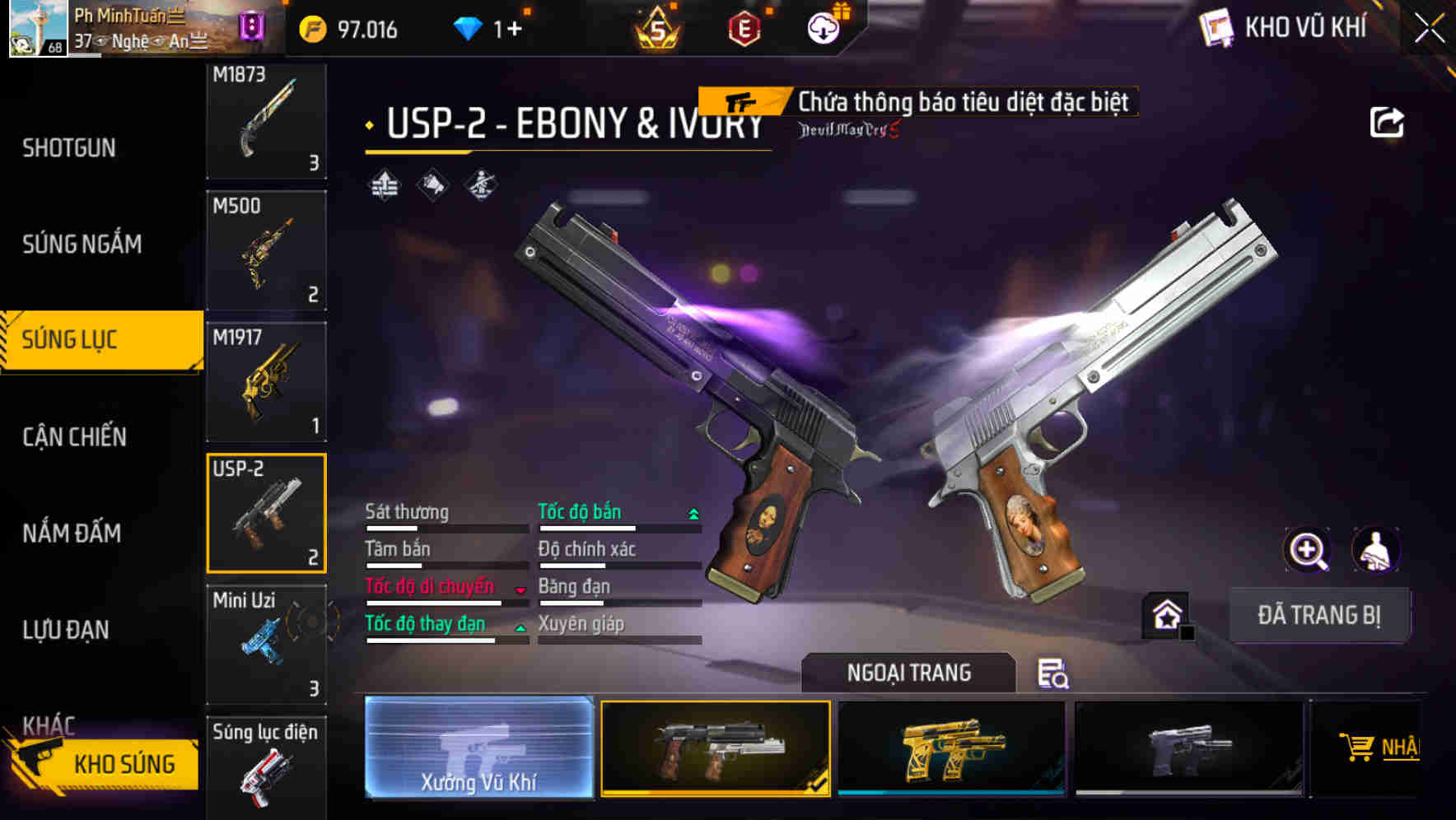Click the soldier attribute icon under weapon name
Viewport: 1456px width, 820px height.
pyautogui.click(x=483, y=185)
